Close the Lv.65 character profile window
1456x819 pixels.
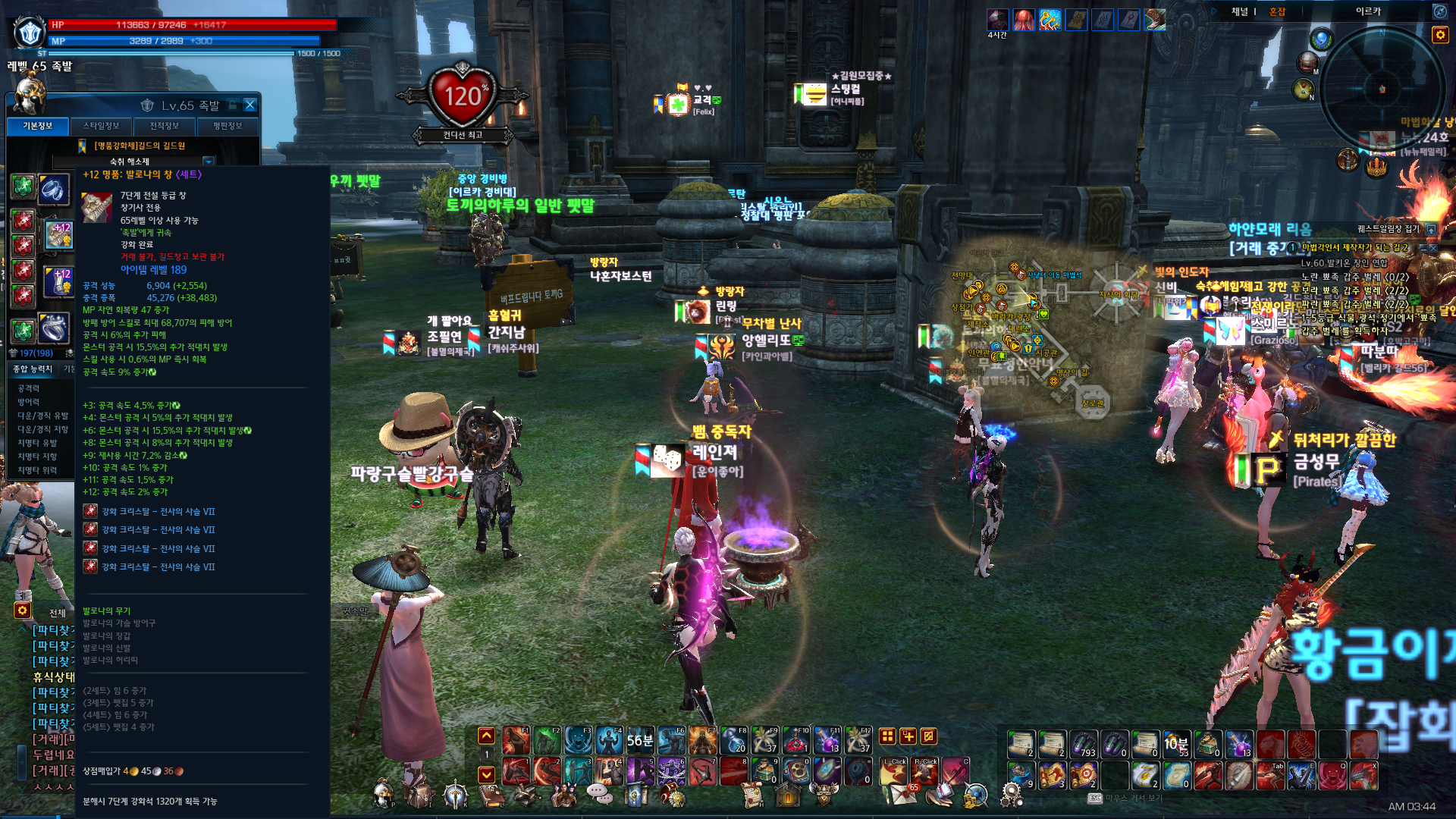[x=250, y=105]
